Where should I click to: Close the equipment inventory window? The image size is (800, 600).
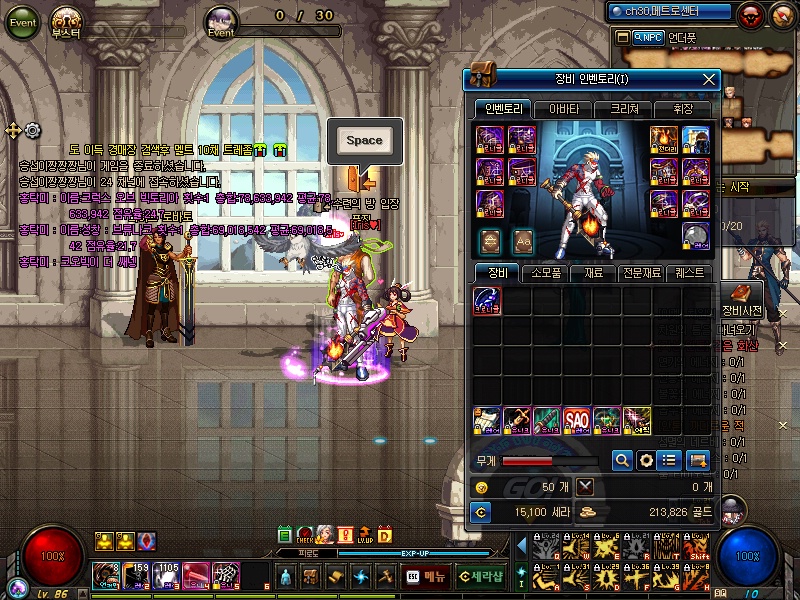tap(709, 79)
